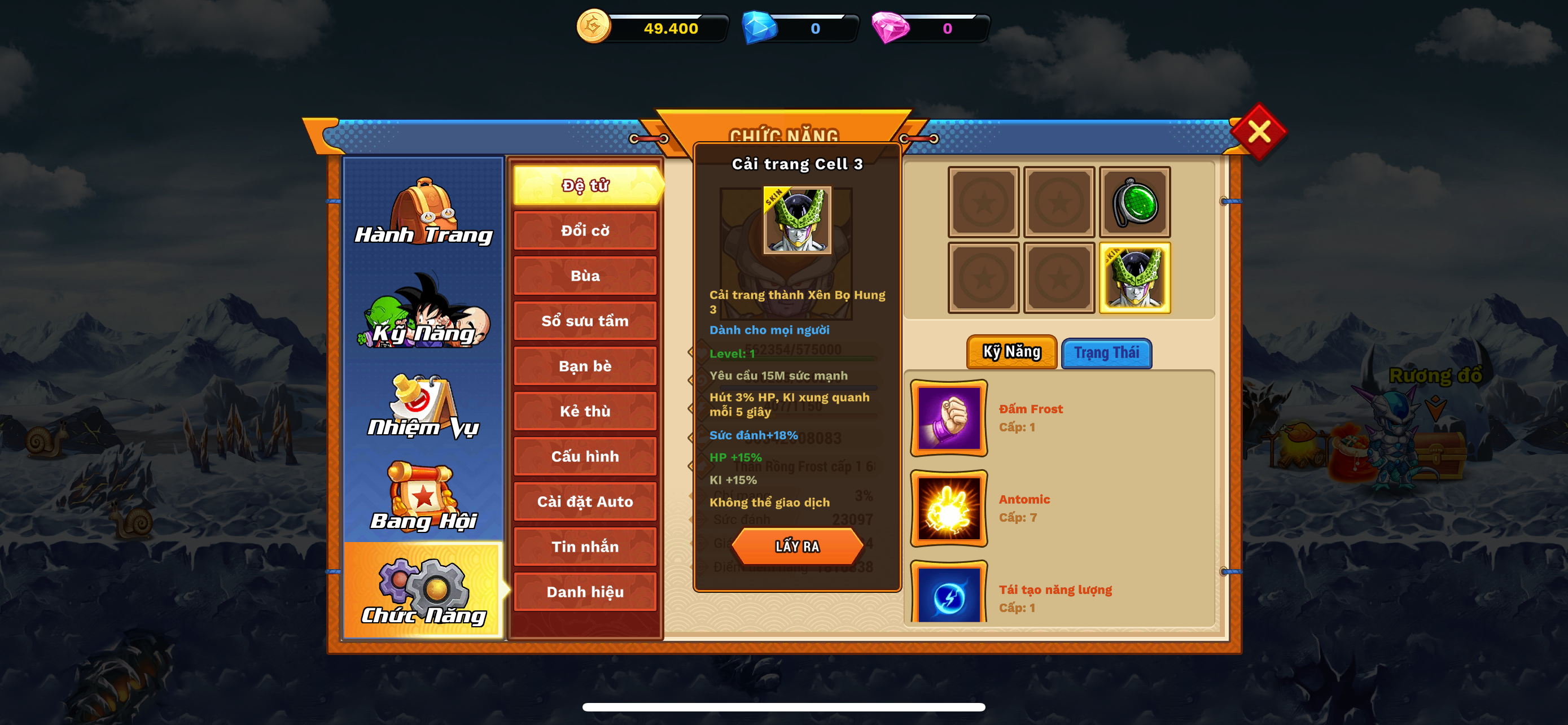This screenshot has height=725, width=1568.
Task: Switch to the Trạng Thái tab
Action: pyautogui.click(x=1106, y=353)
